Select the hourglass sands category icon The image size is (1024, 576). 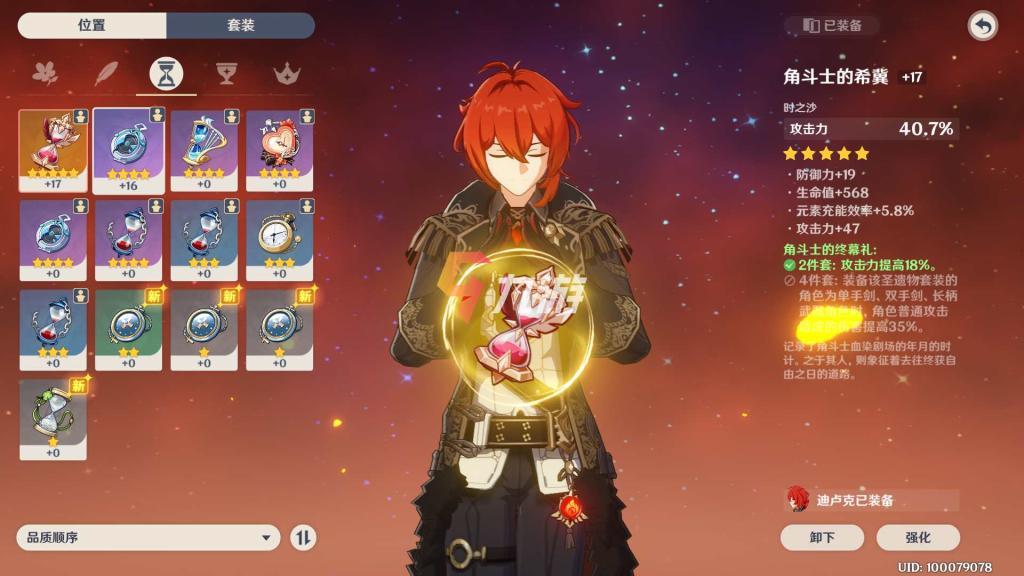tap(166, 73)
